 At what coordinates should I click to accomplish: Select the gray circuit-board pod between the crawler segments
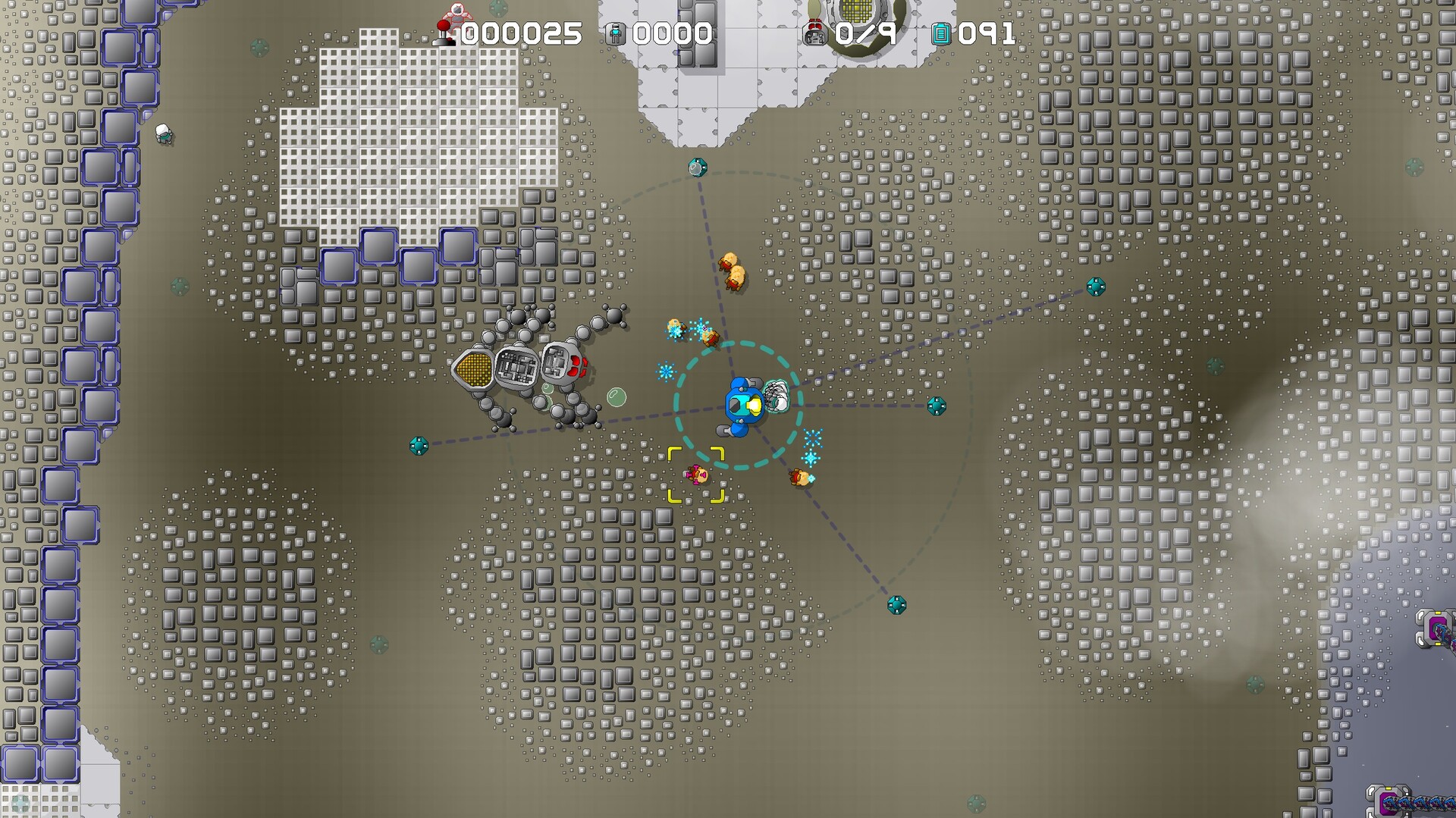click(x=519, y=368)
